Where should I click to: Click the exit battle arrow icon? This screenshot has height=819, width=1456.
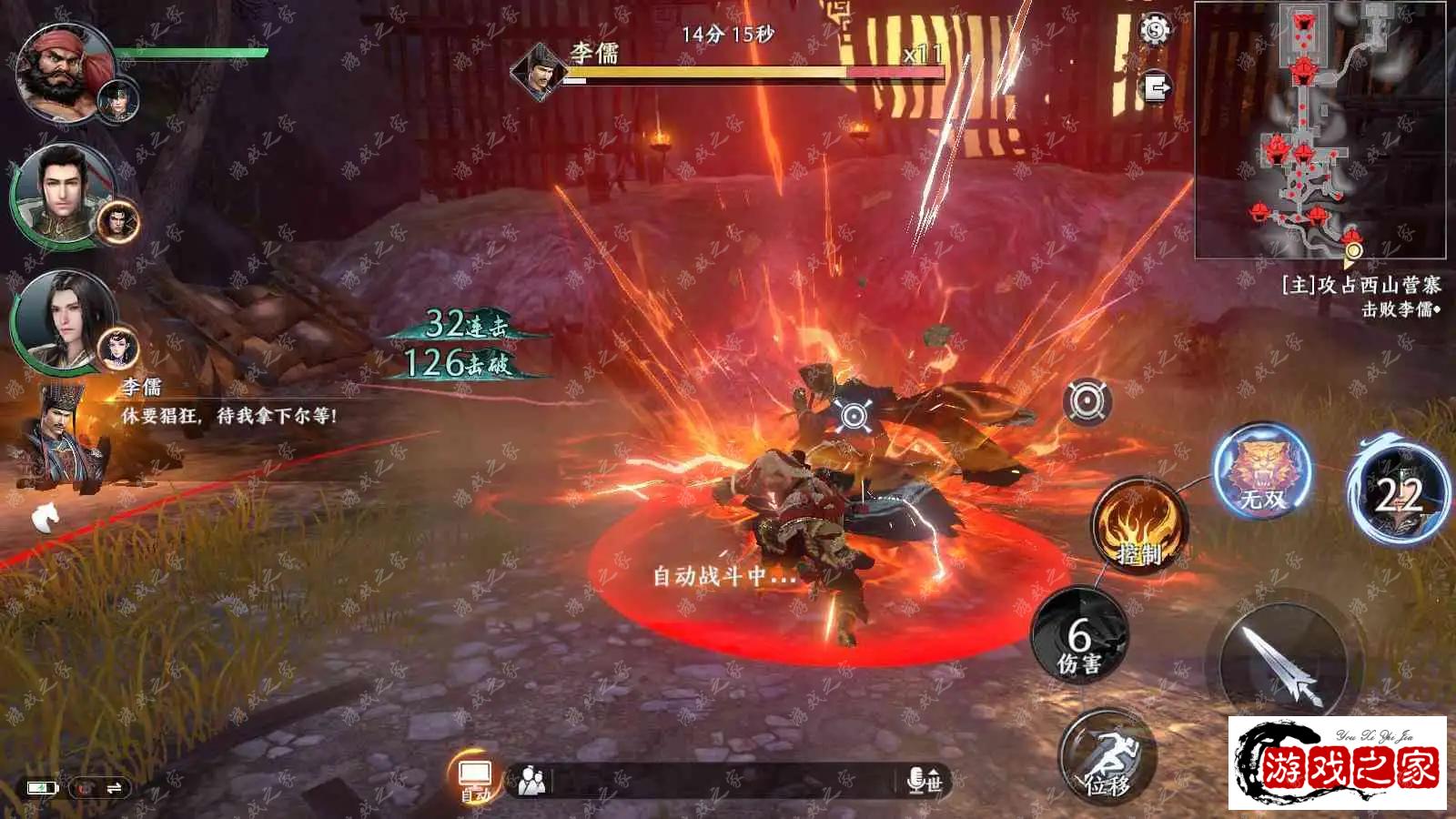click(x=1156, y=88)
